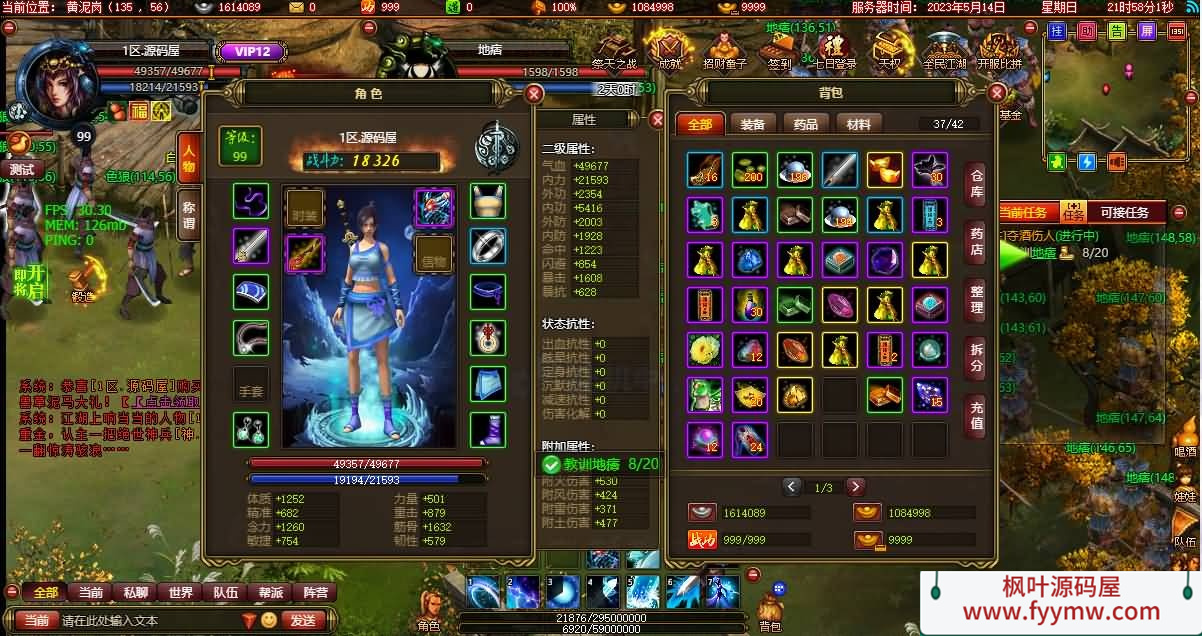The width and height of the screenshot is (1202, 636).
Task: Close the 角色 character panel
Action: tap(534, 94)
